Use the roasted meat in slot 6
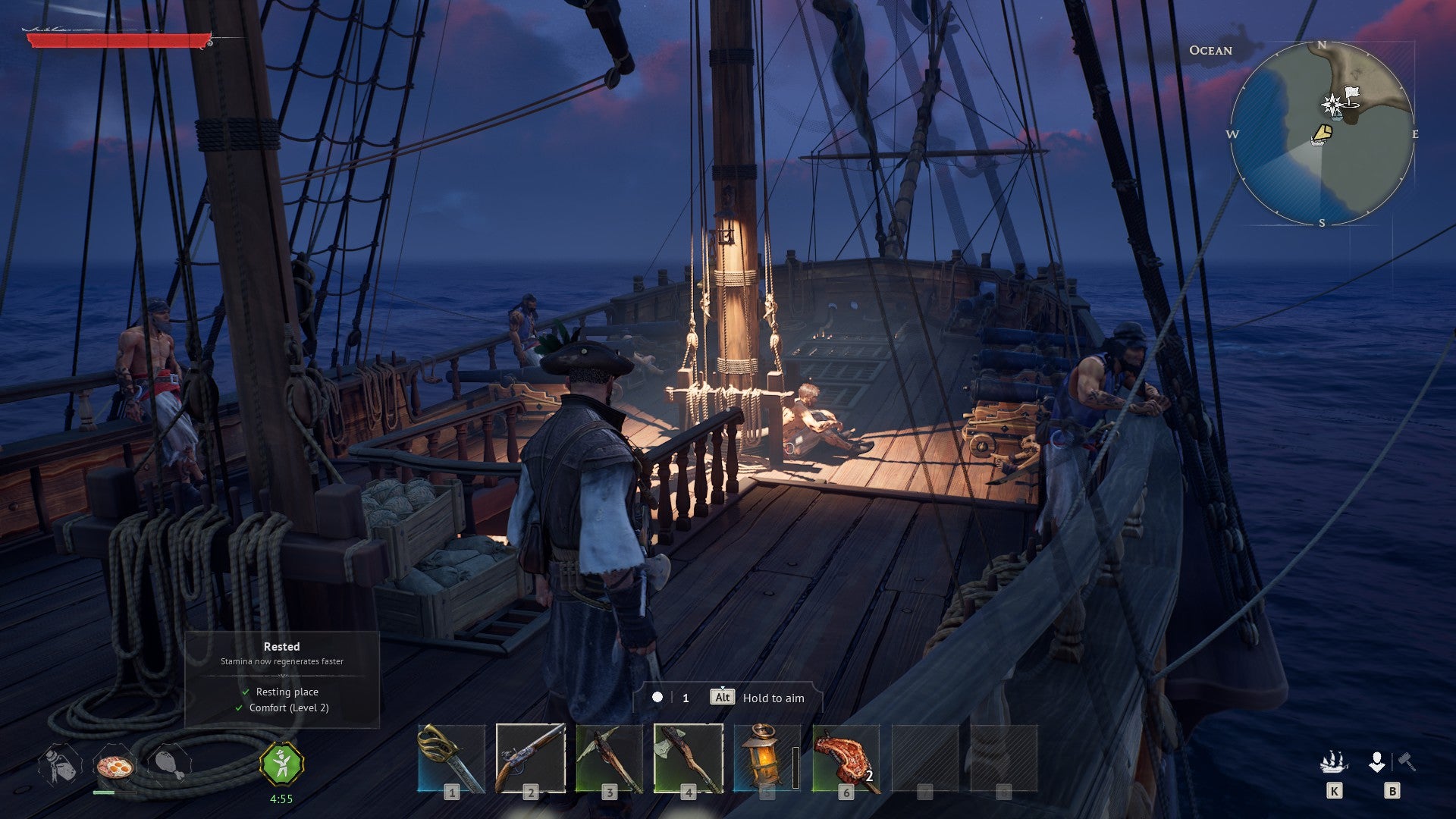Viewport: 1456px width, 819px height. pyautogui.click(x=846, y=758)
